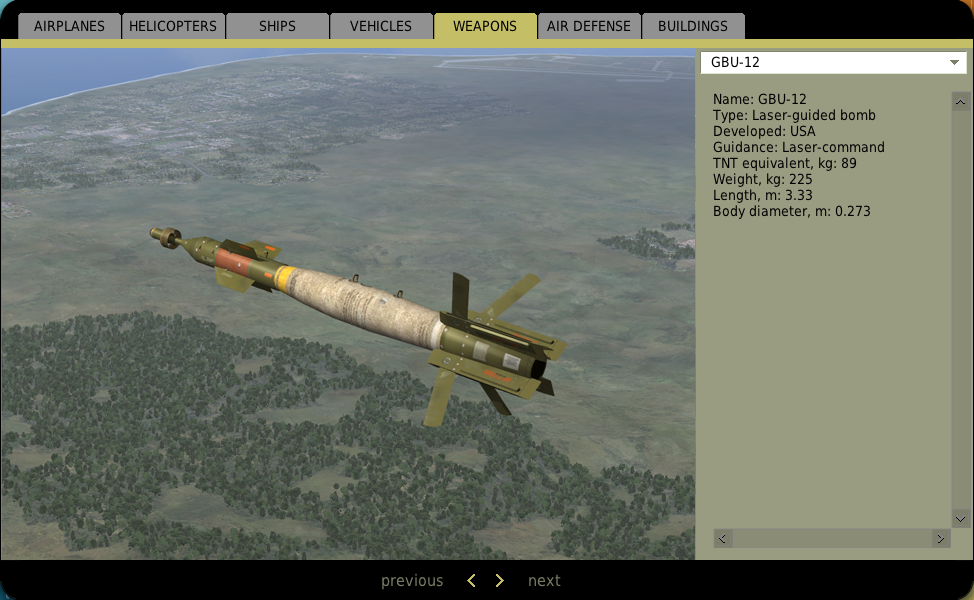Image resolution: width=974 pixels, height=600 pixels.
Task: Go to the previous encyclopedia entry
Action: [412, 581]
